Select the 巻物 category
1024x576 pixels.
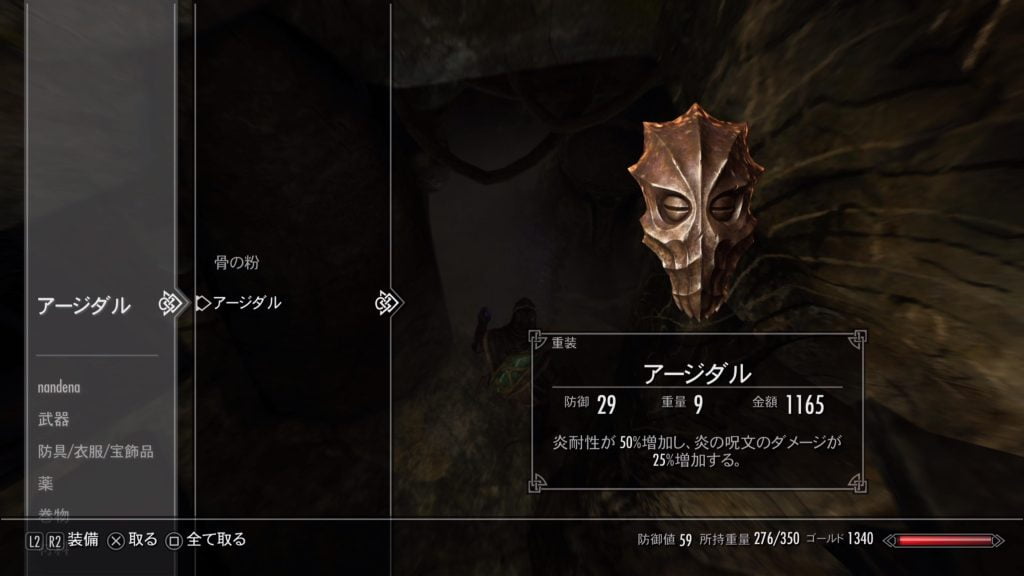coord(53,514)
